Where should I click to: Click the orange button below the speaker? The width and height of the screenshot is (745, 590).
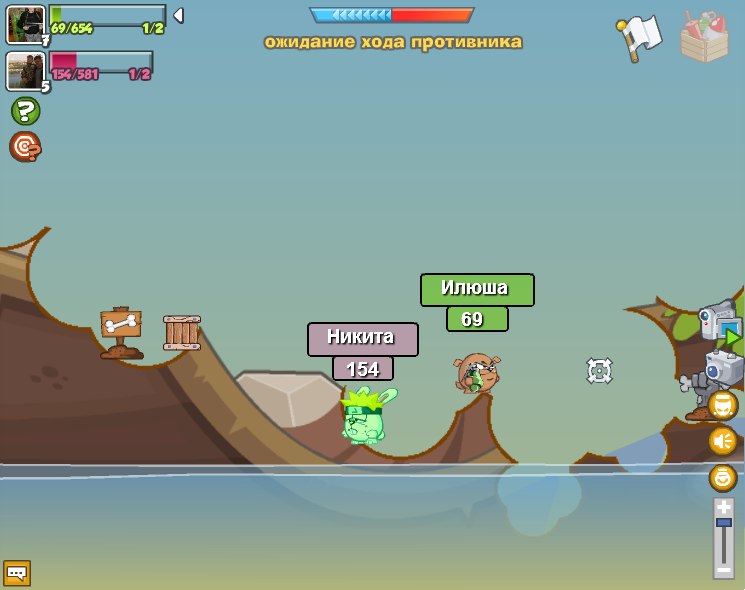722,477
